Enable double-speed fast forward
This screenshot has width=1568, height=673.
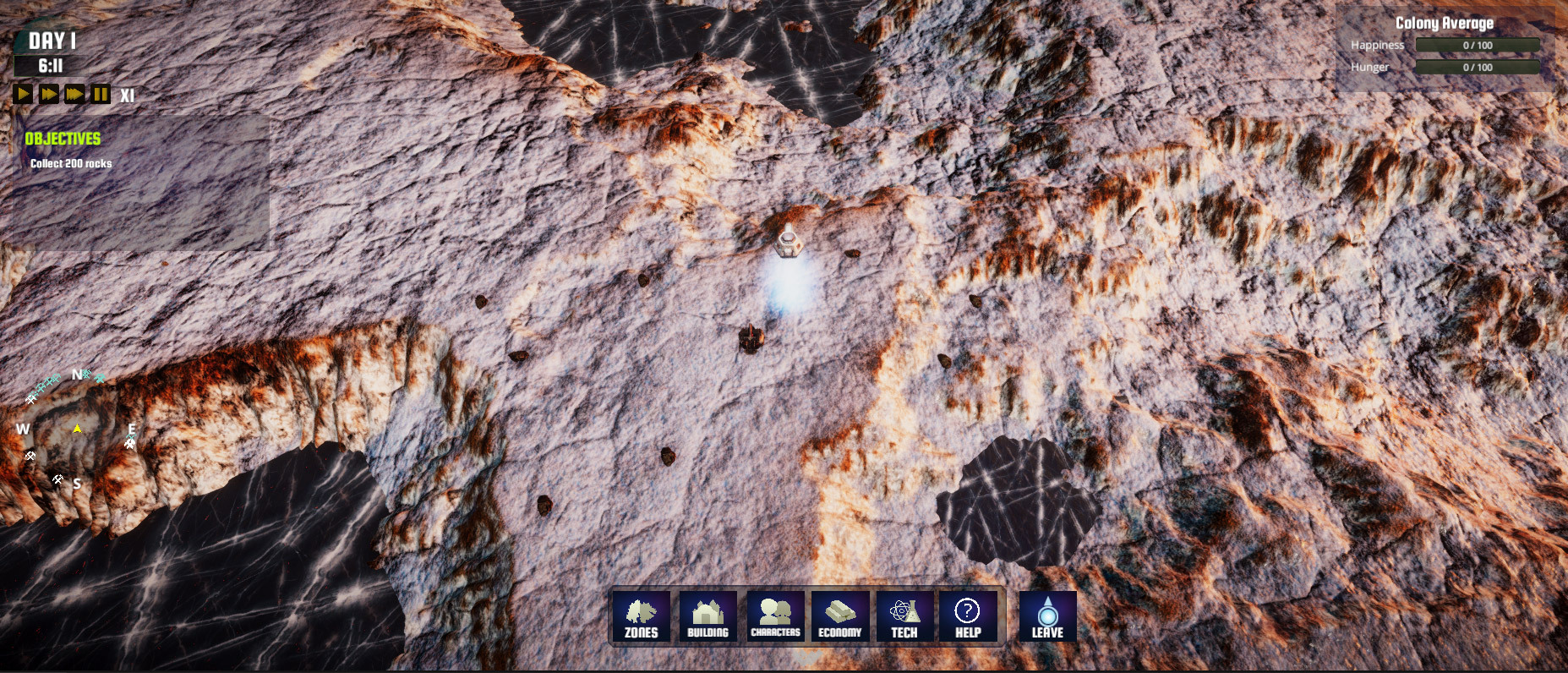click(47, 94)
